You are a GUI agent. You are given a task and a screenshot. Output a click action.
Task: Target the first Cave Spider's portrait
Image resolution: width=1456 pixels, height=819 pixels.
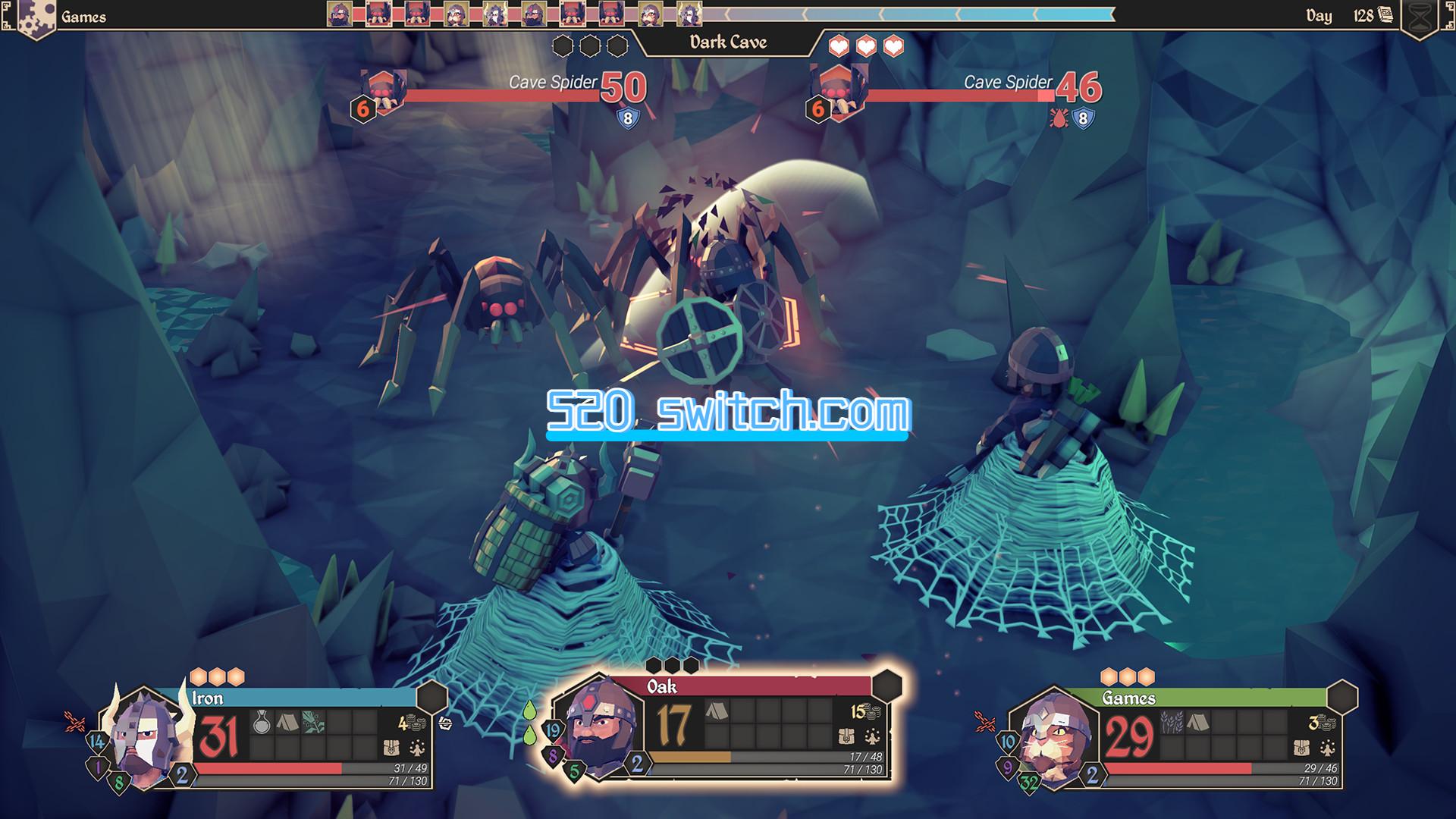(x=384, y=92)
